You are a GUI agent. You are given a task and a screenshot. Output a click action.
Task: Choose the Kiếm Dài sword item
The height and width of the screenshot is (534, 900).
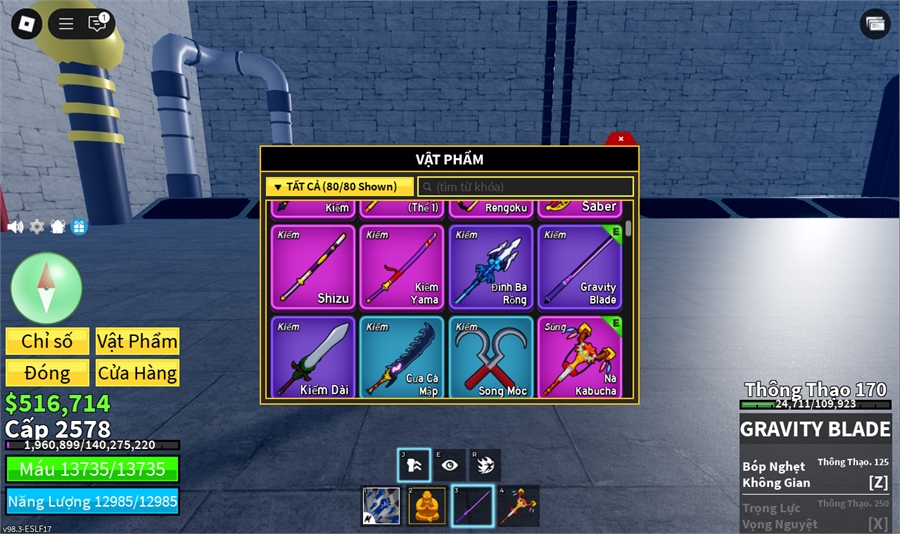(x=313, y=357)
